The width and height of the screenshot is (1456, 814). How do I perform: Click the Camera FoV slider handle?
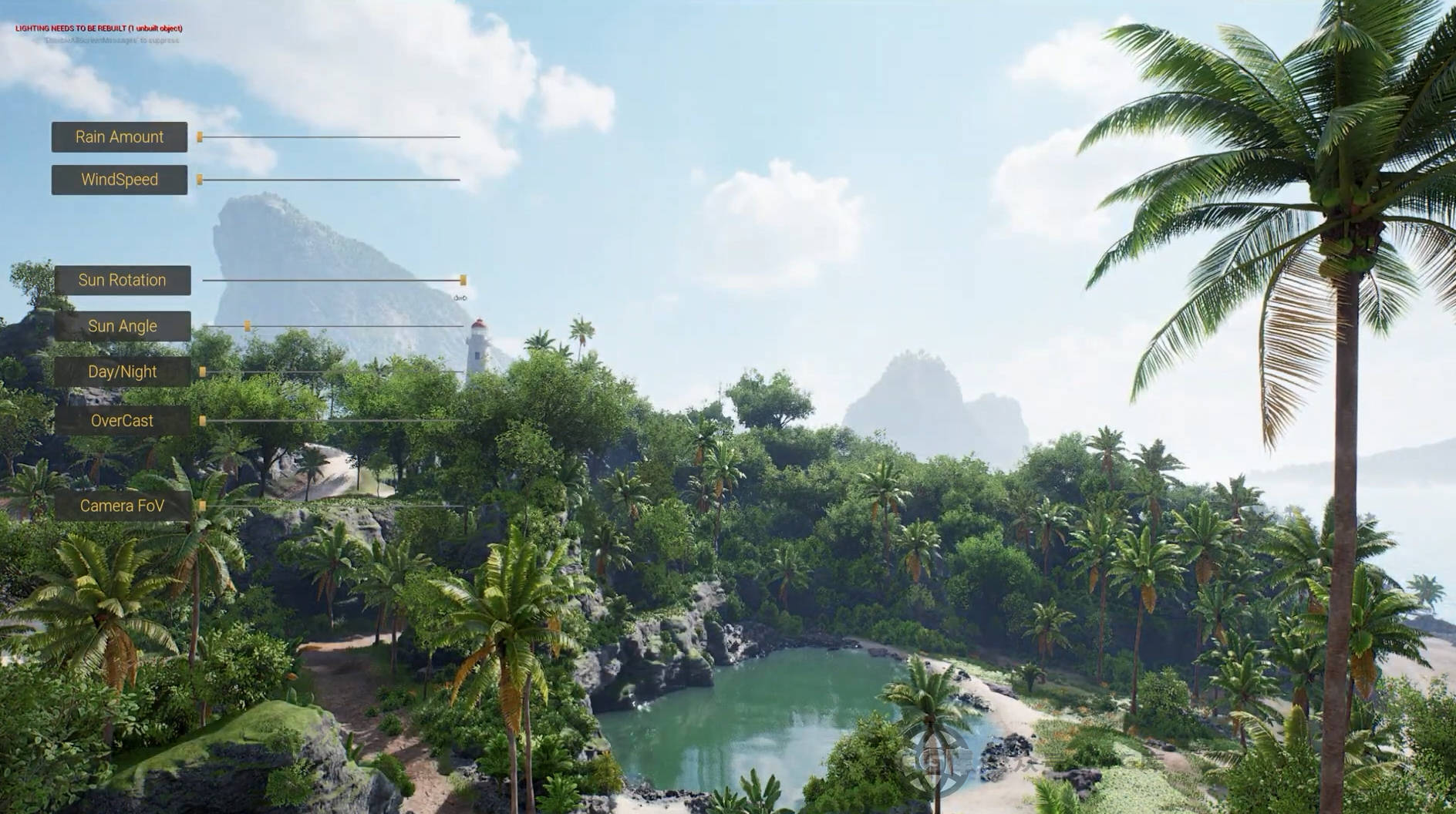(203, 506)
